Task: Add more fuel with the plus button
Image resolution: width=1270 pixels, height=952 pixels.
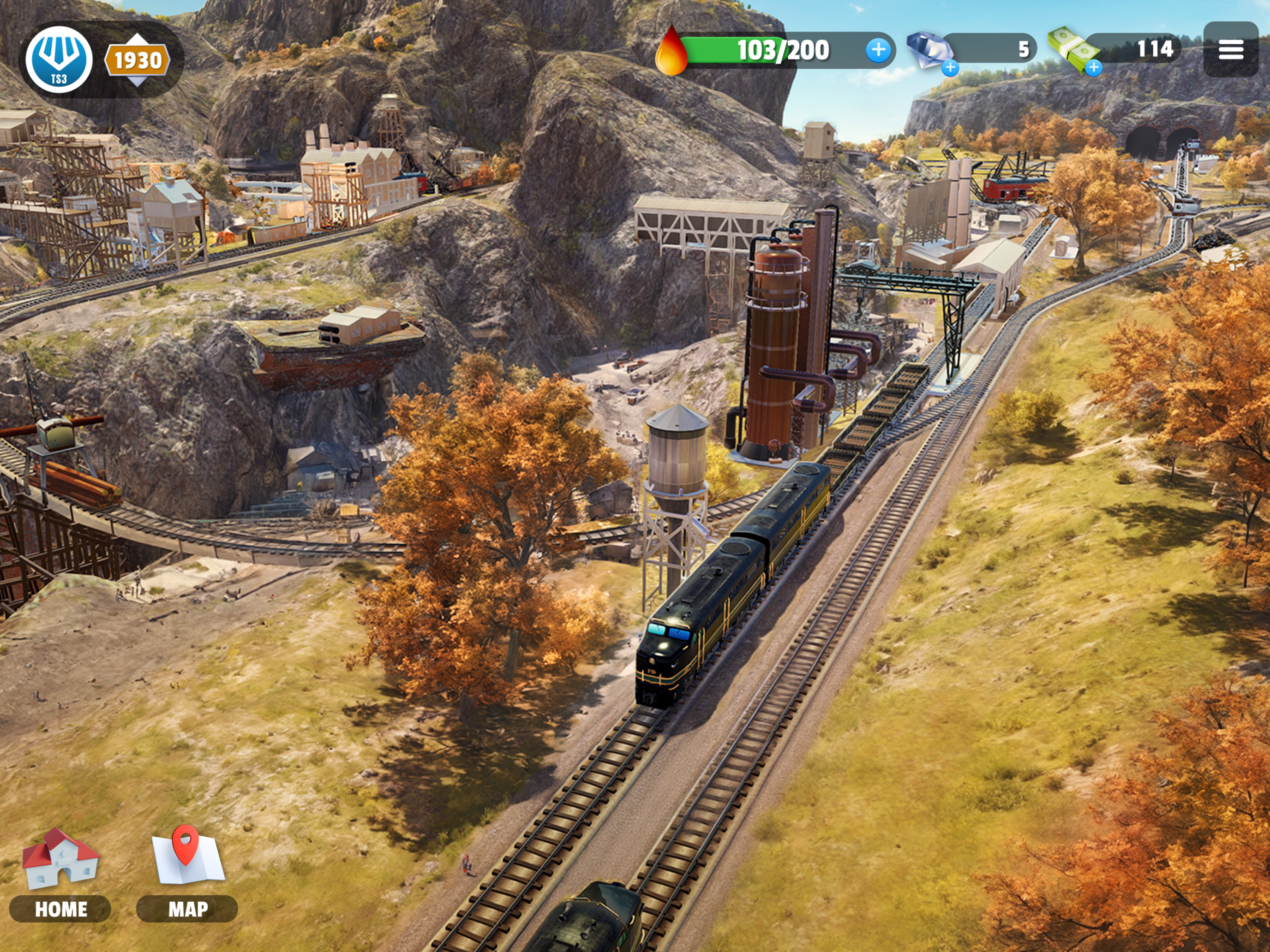Action: tap(878, 50)
